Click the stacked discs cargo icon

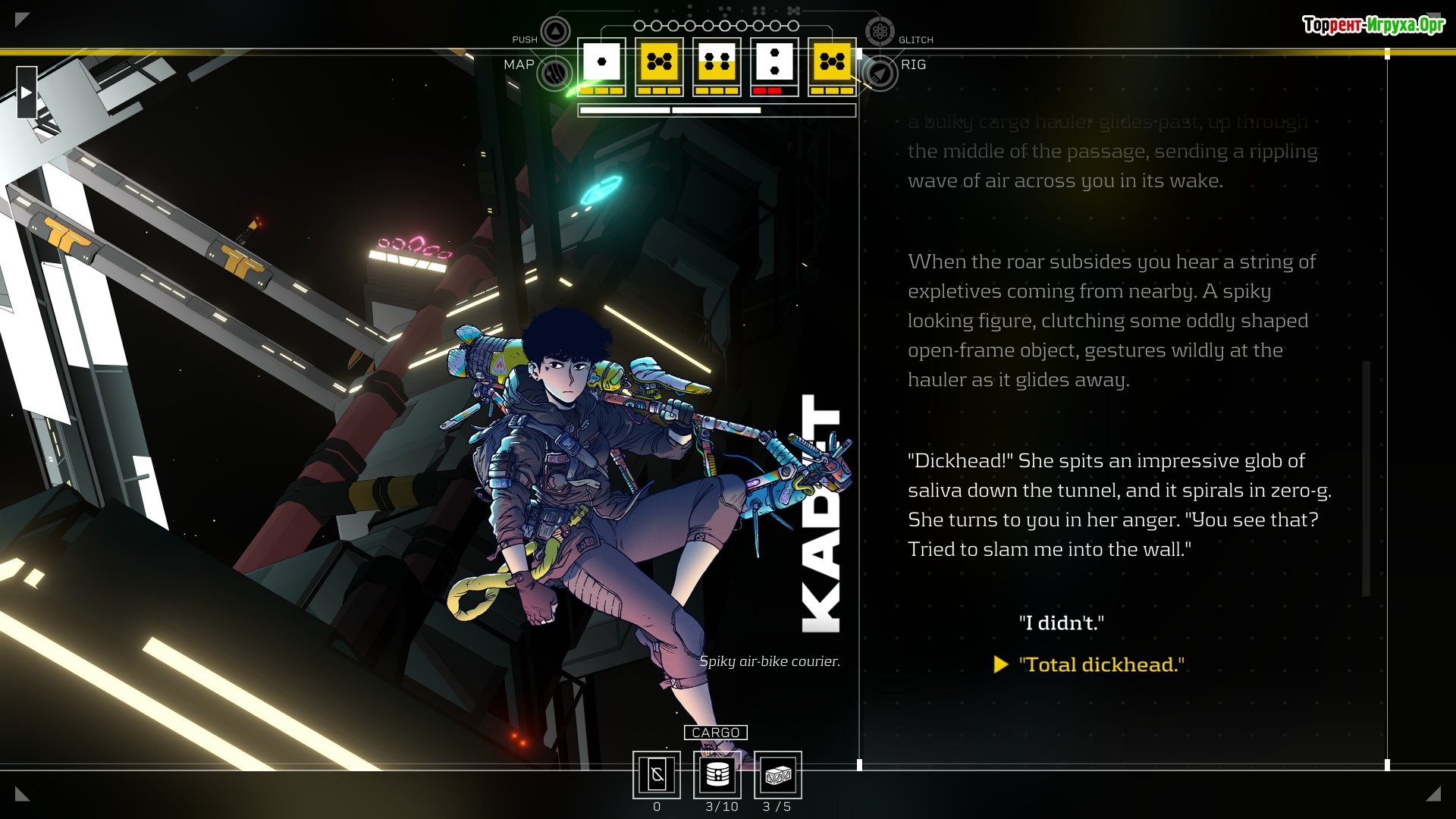click(717, 774)
